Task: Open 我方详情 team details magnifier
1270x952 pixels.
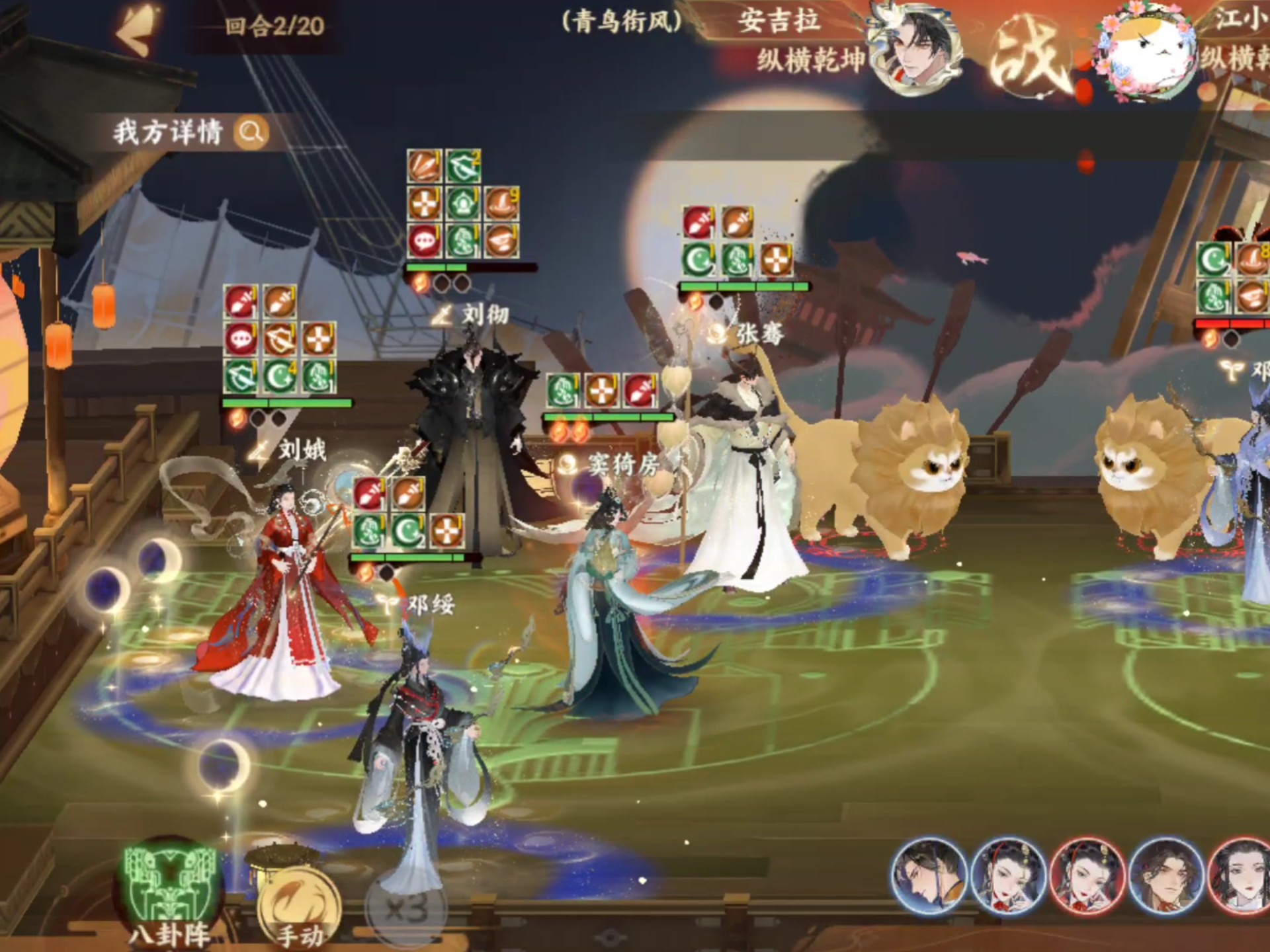Action: tap(251, 132)
